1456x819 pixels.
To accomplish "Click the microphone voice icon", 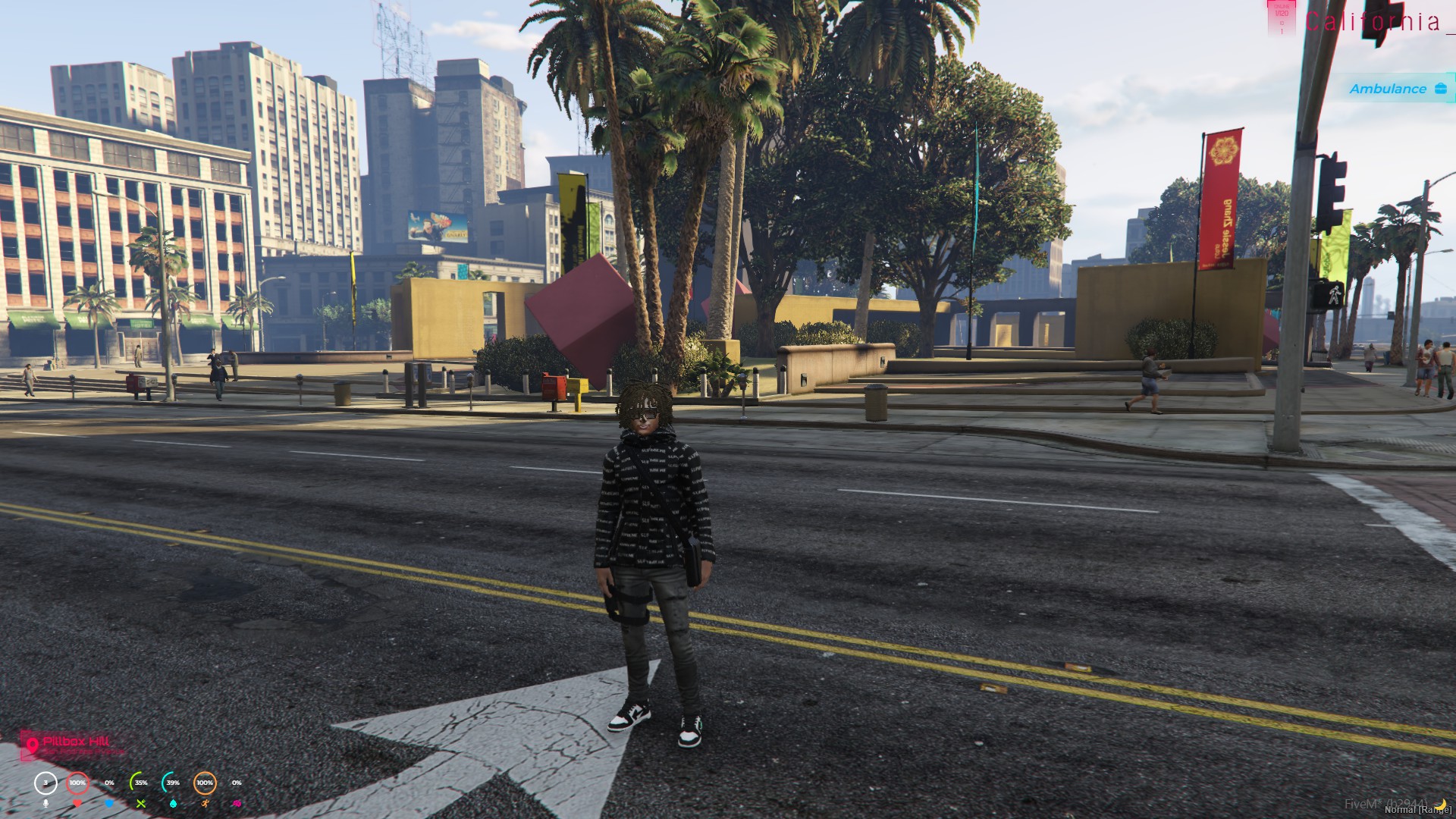I will [x=45, y=803].
